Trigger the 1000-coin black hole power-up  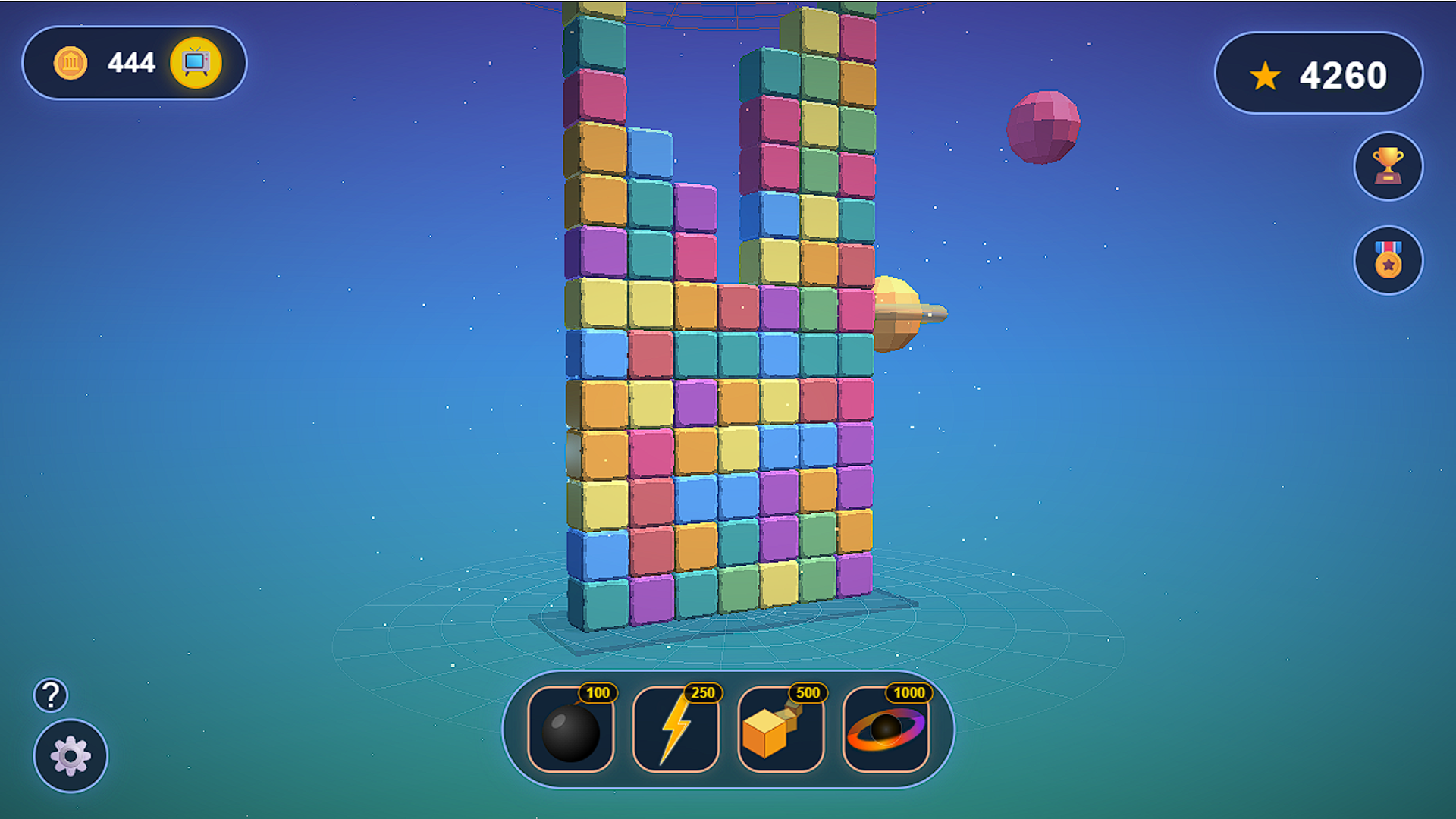tap(886, 730)
